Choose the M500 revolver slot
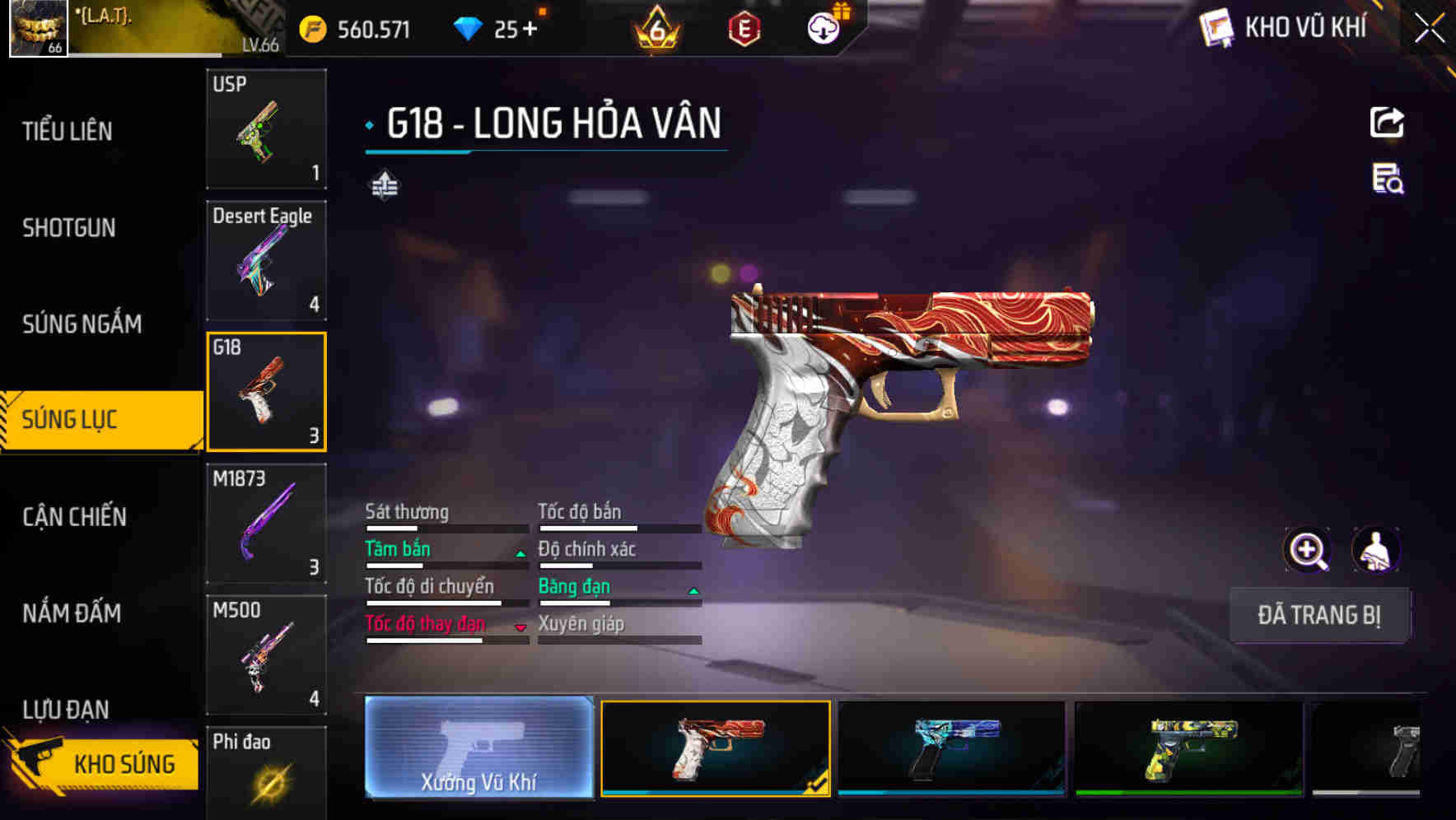Screen dimensions: 1456x820 (x=266, y=655)
